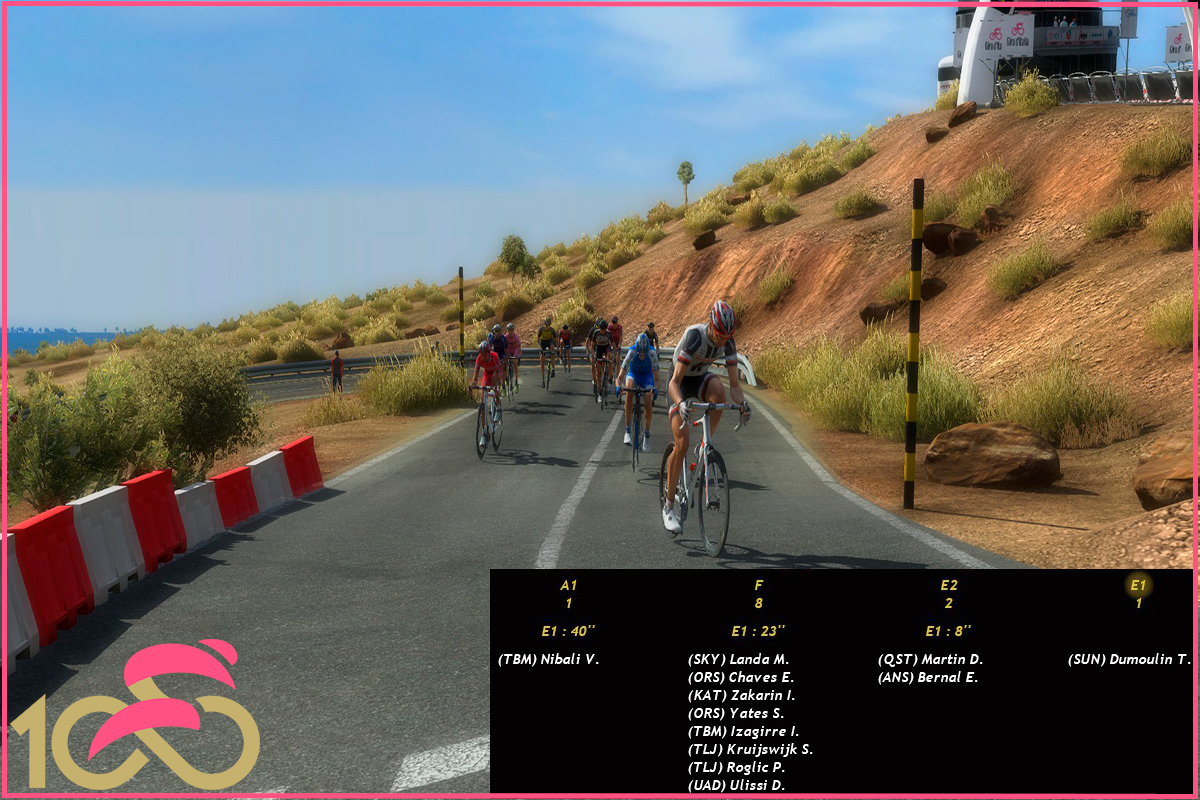Select leader Dumoulin T. of SUN
1200x800 pixels.
(x=1129, y=660)
